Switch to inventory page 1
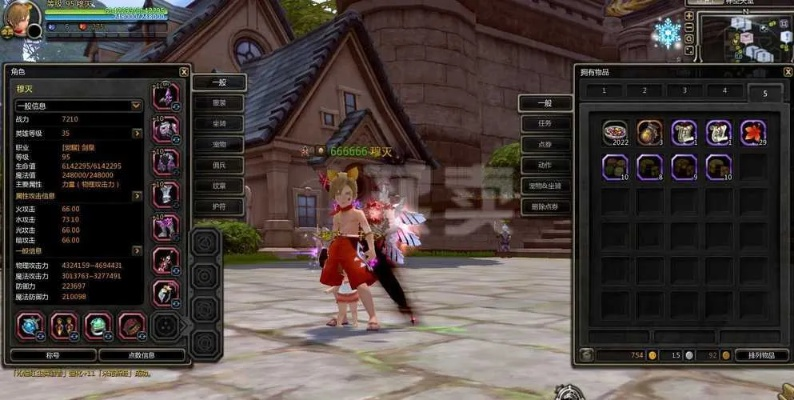This screenshot has width=794, height=400. 605,91
